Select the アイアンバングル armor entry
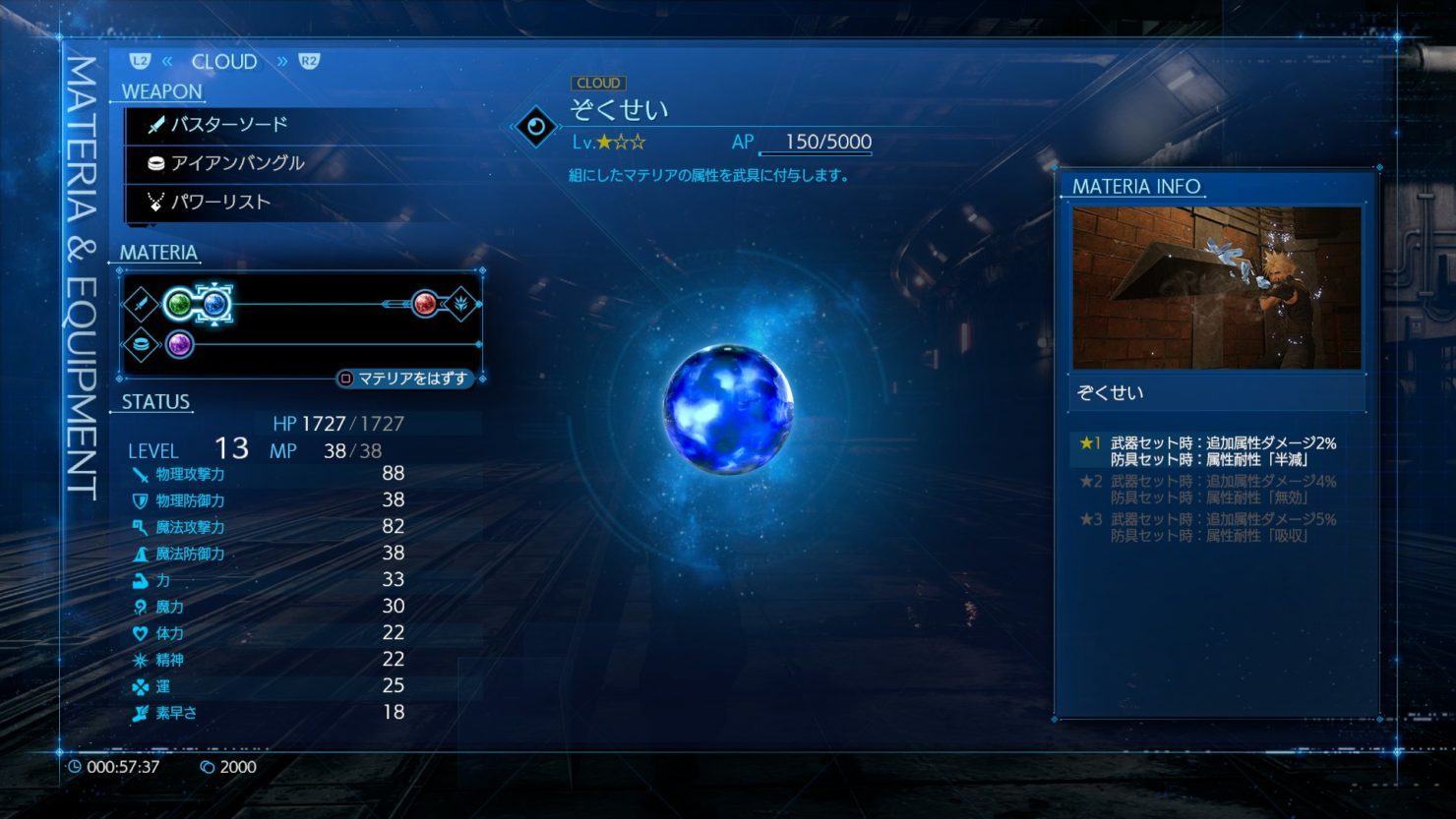The image size is (1456, 819). click(x=236, y=163)
